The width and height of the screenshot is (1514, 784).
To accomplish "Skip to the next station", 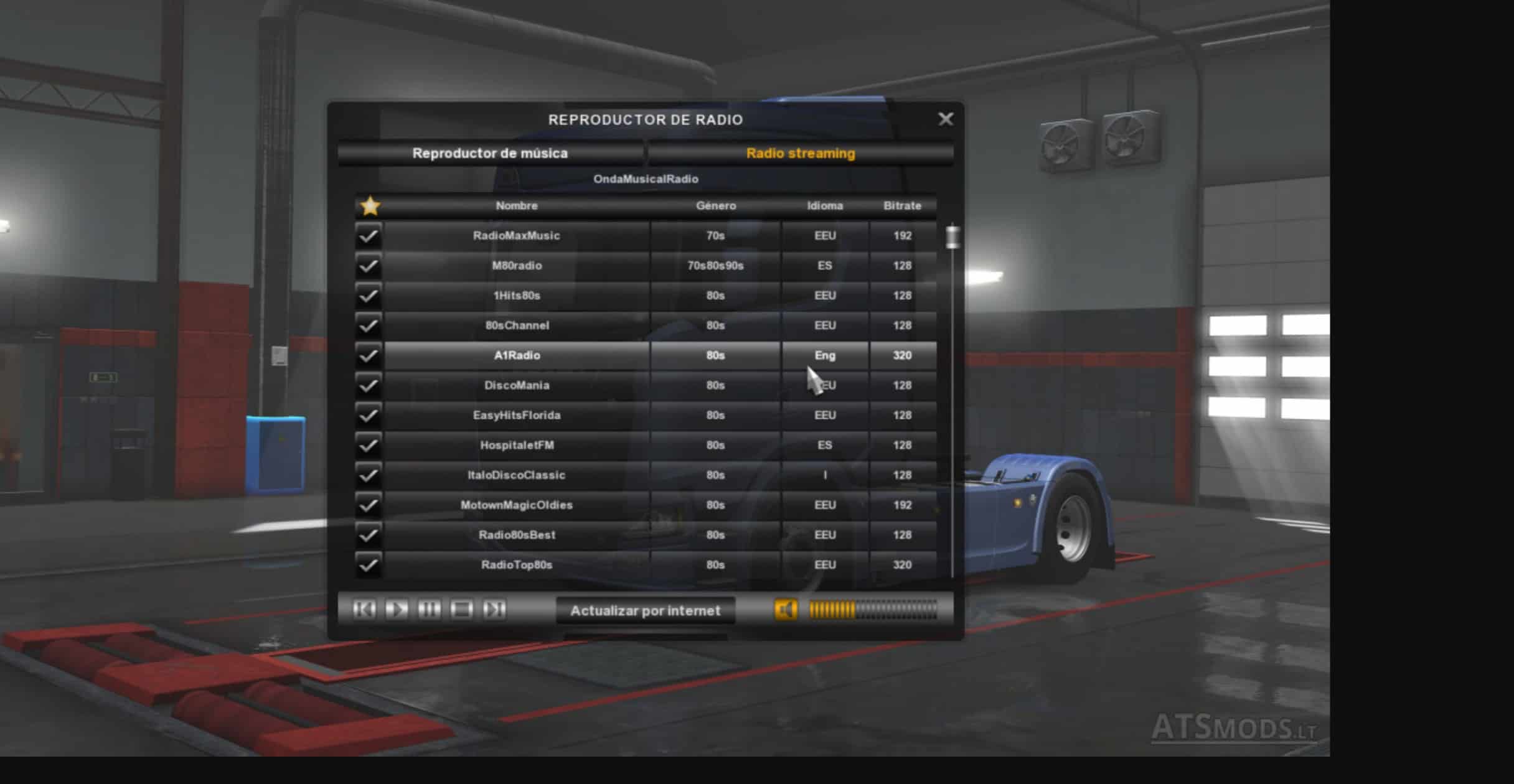I will pos(494,609).
